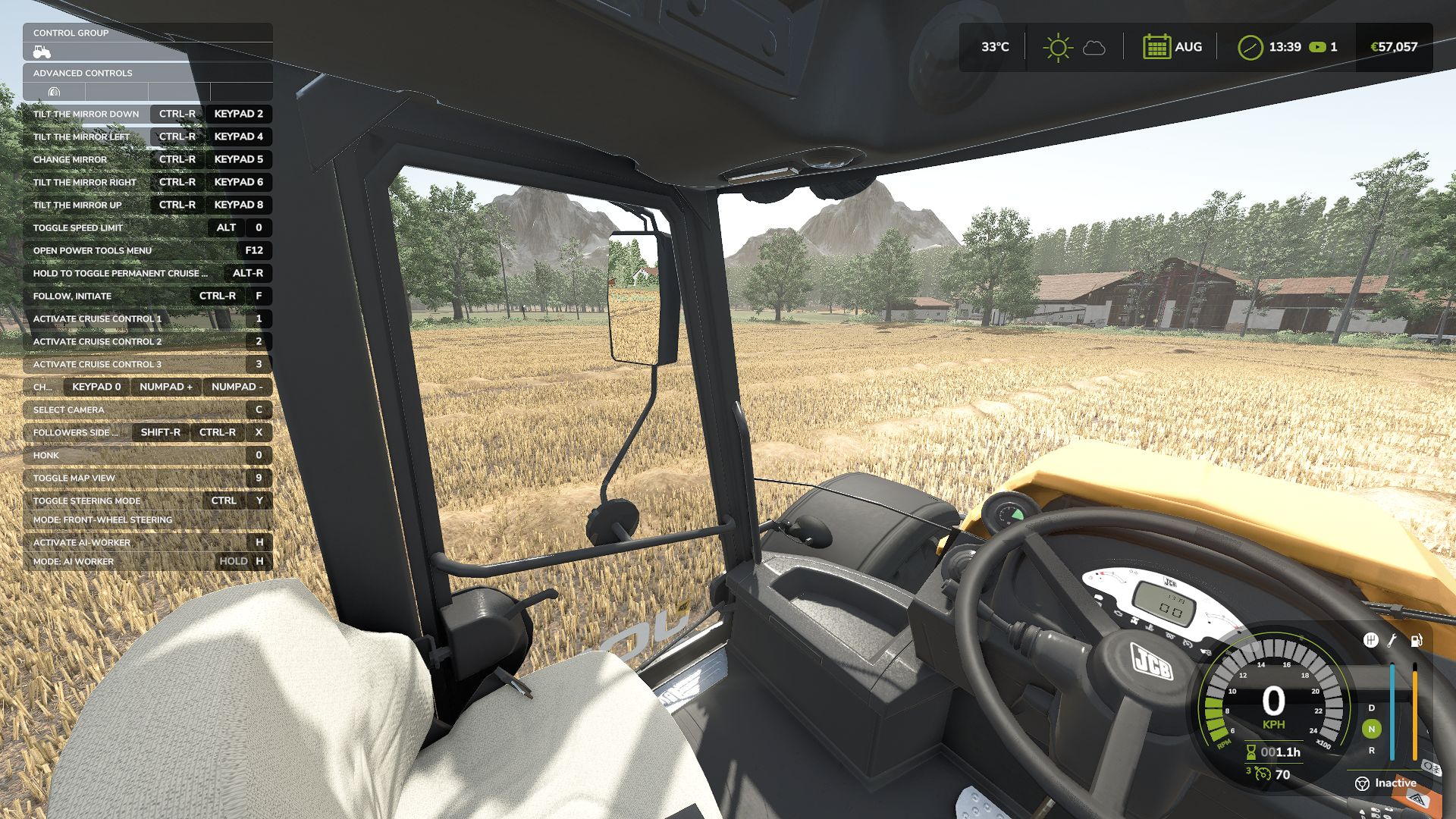
Task: Click the sun weather forecast icon
Action: click(1057, 47)
